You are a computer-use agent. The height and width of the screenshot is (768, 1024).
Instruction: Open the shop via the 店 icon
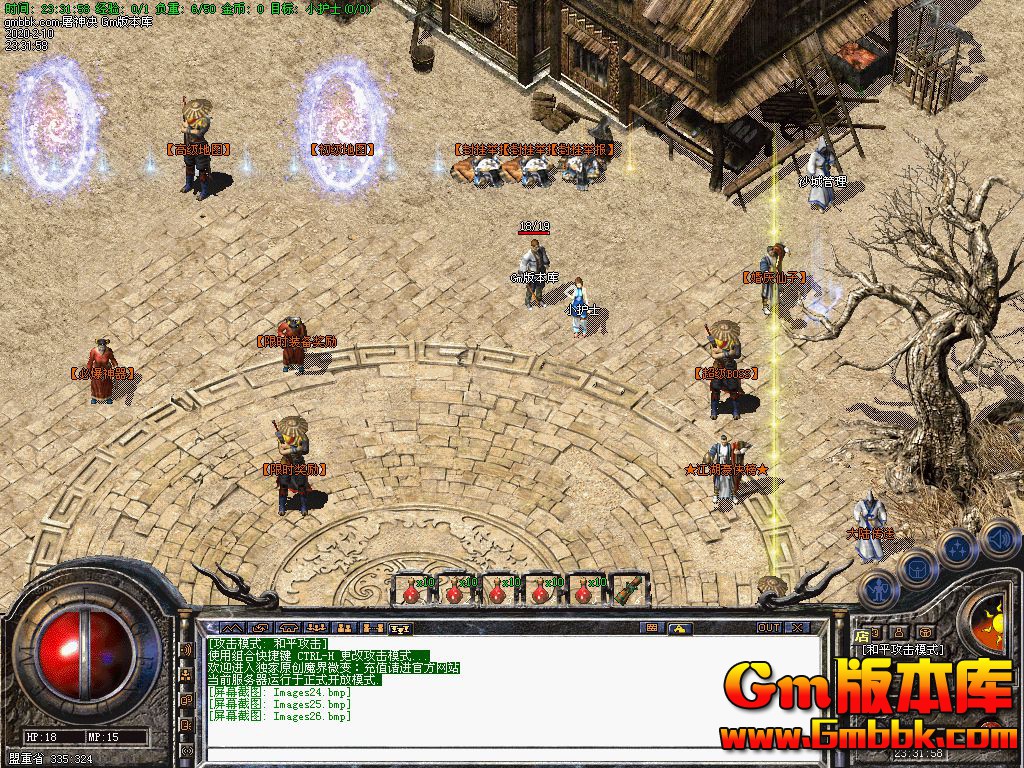pos(862,634)
